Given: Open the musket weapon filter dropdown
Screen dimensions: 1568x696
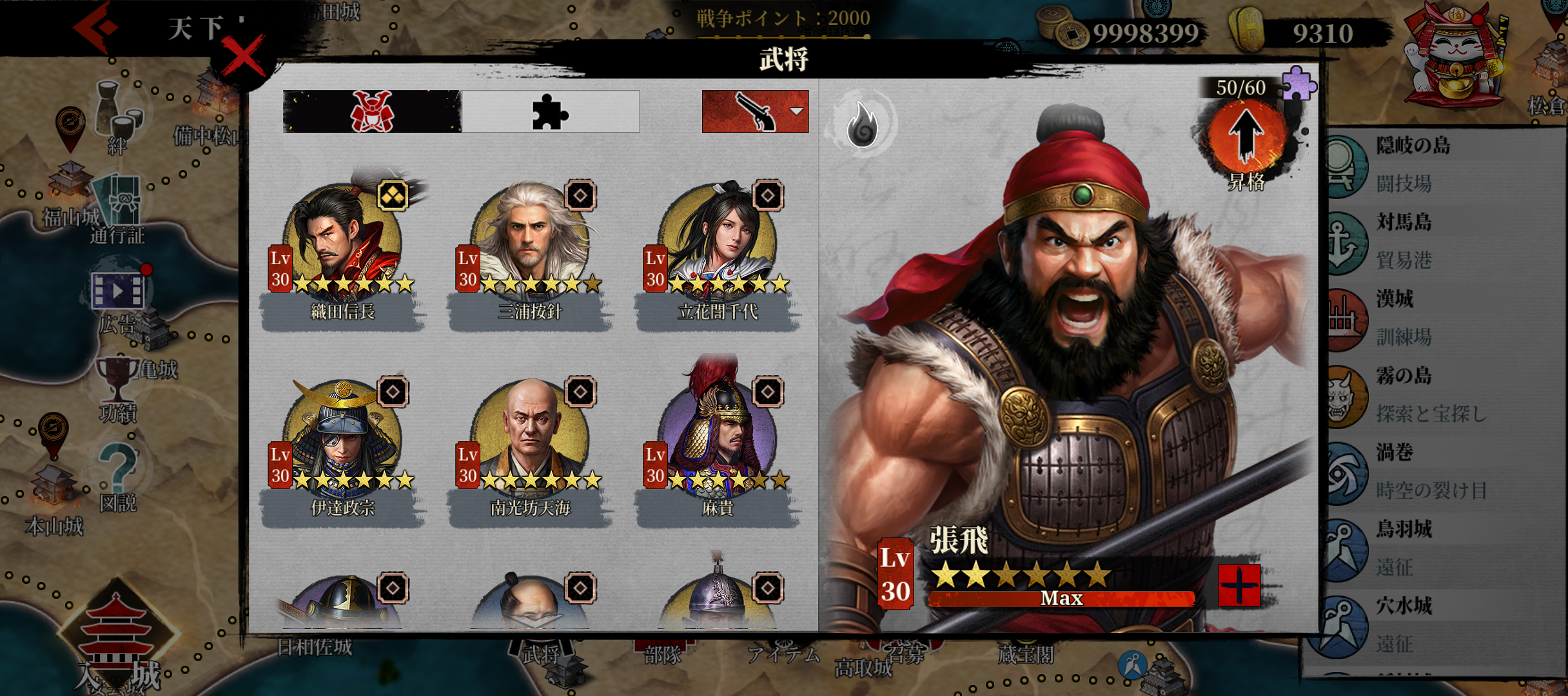Looking at the screenshot, I should pos(755,112).
